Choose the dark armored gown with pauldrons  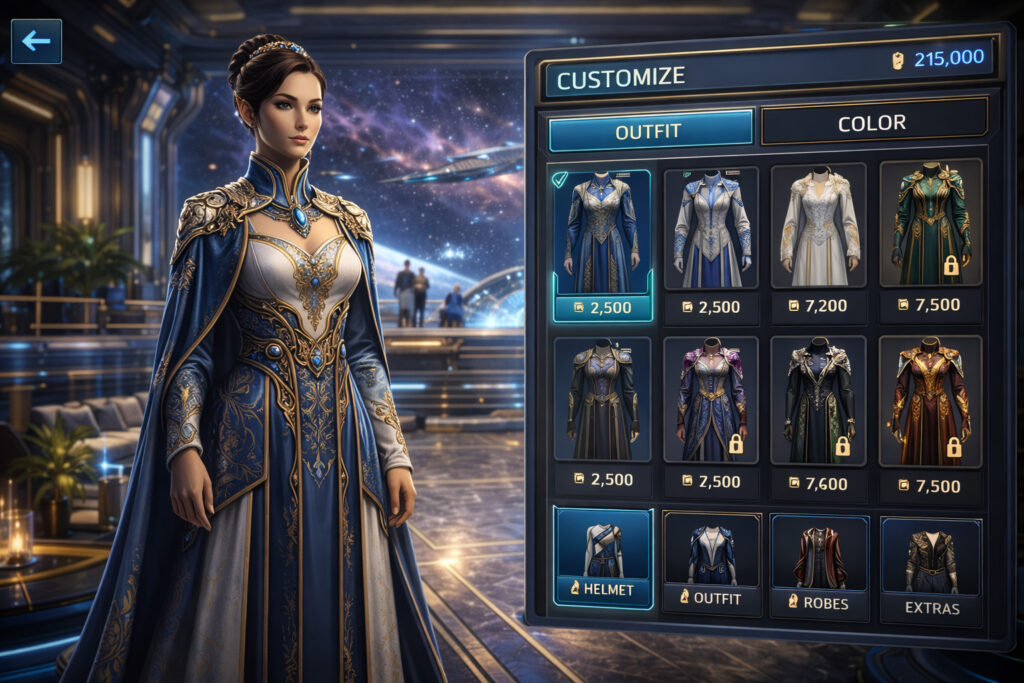[601, 400]
